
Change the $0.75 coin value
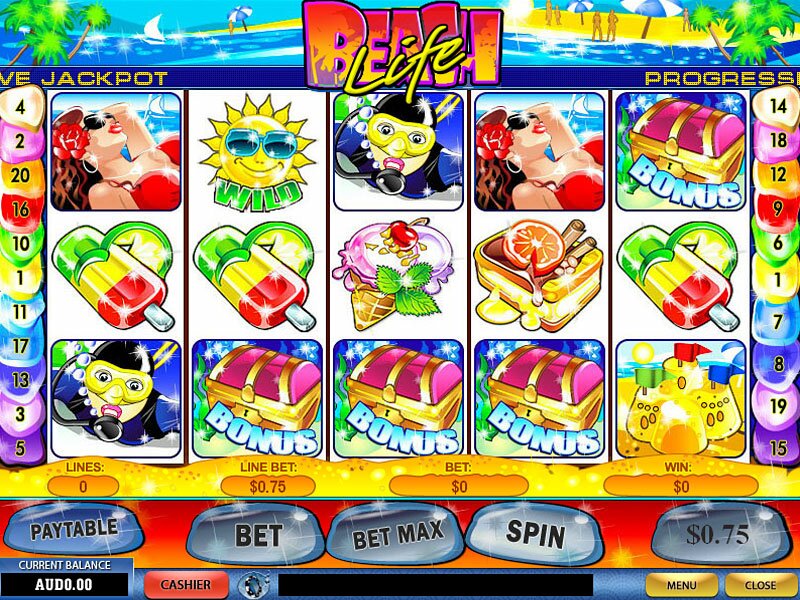point(716,534)
